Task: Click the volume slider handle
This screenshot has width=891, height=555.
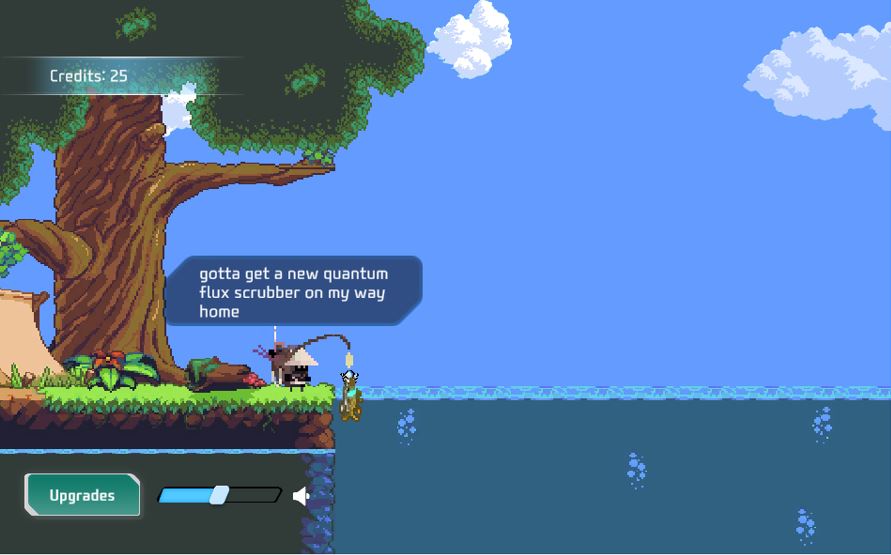Action: tap(219, 495)
